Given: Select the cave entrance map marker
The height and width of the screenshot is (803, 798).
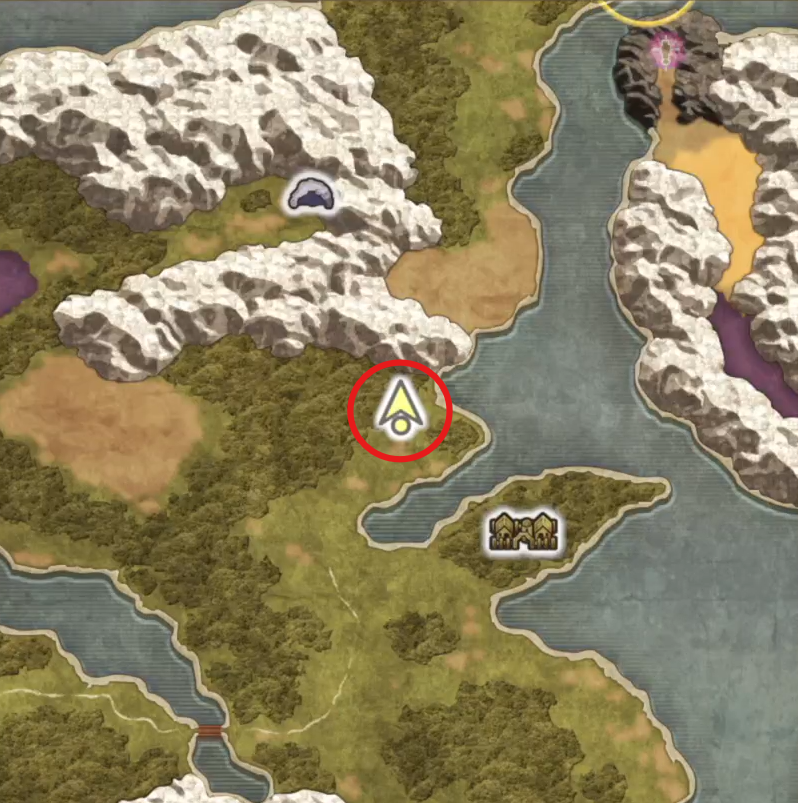Looking at the screenshot, I should (x=311, y=195).
